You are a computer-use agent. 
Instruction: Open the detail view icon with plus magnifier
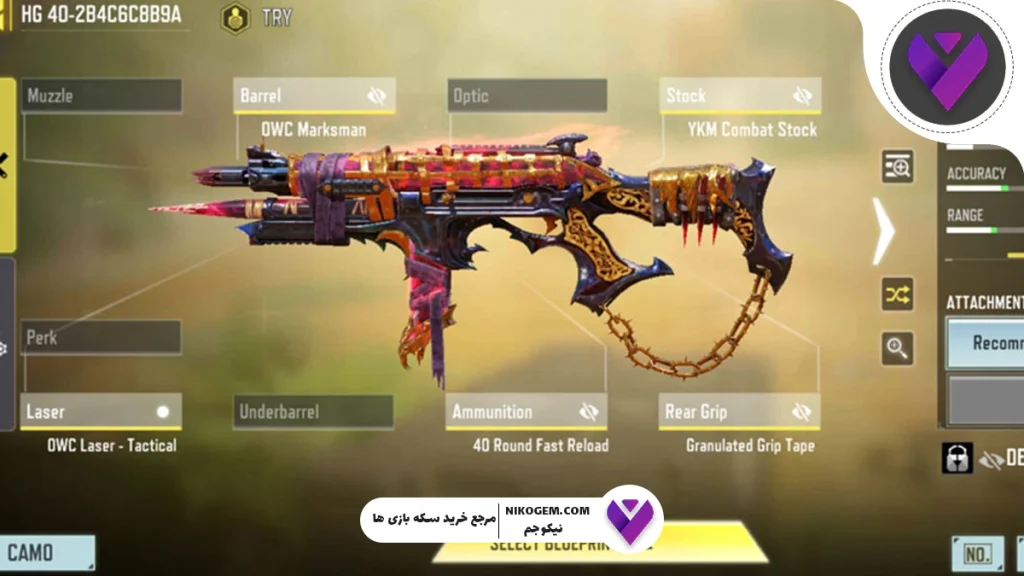(x=897, y=167)
